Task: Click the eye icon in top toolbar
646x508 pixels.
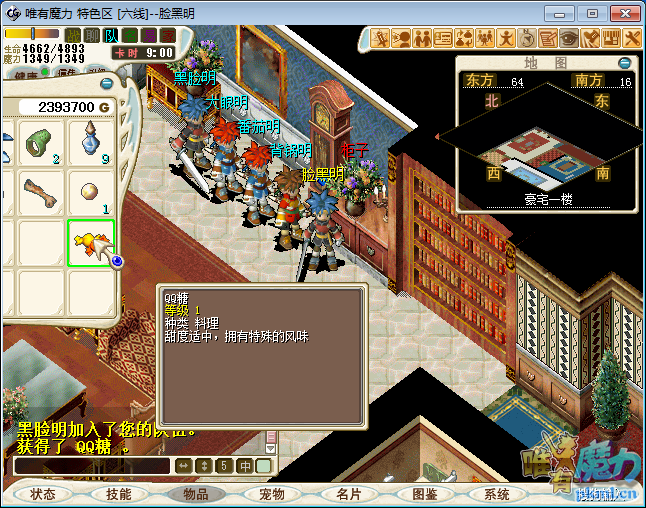Action: coord(568,38)
